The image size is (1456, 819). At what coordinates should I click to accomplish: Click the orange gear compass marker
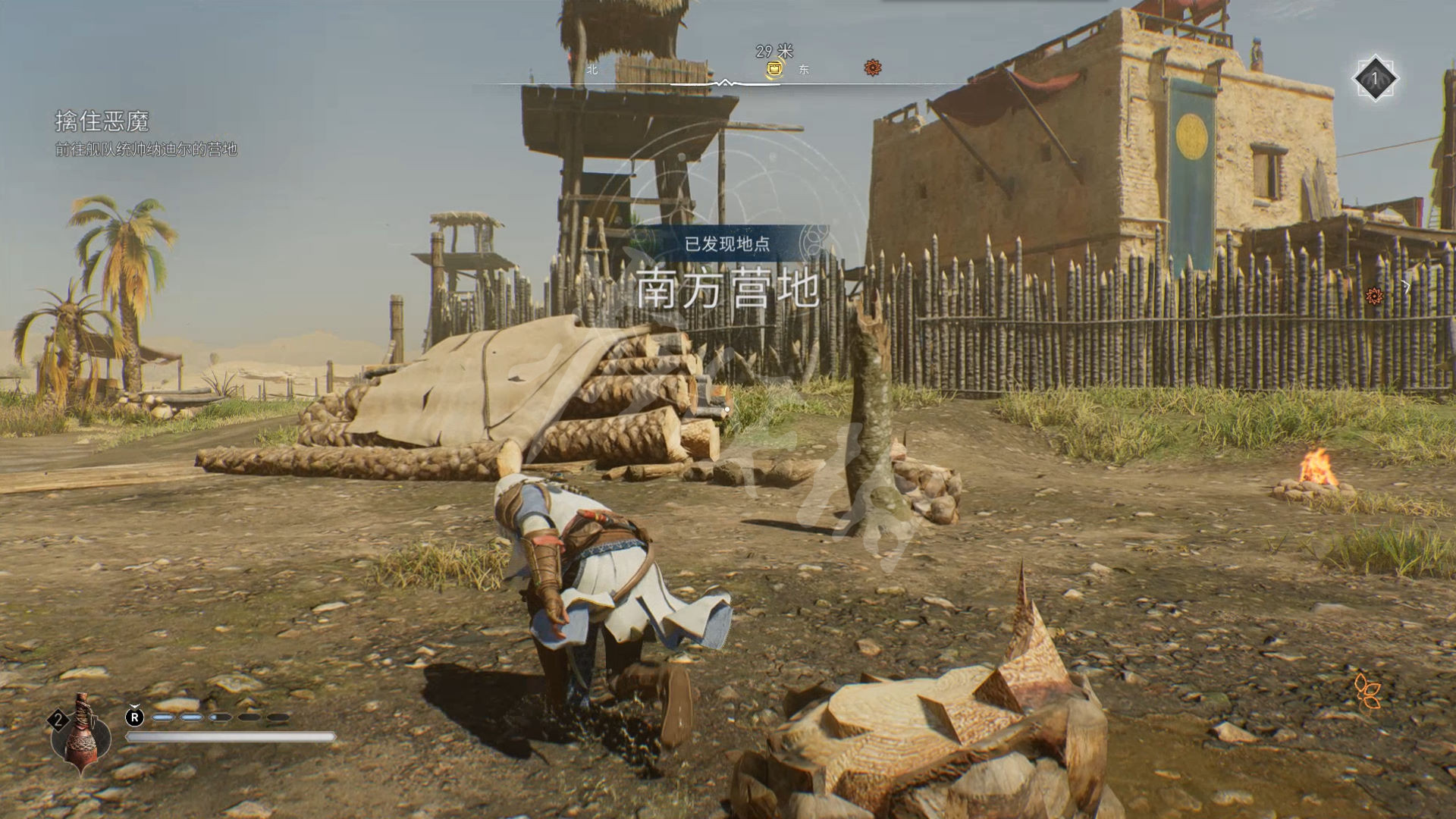[x=873, y=68]
